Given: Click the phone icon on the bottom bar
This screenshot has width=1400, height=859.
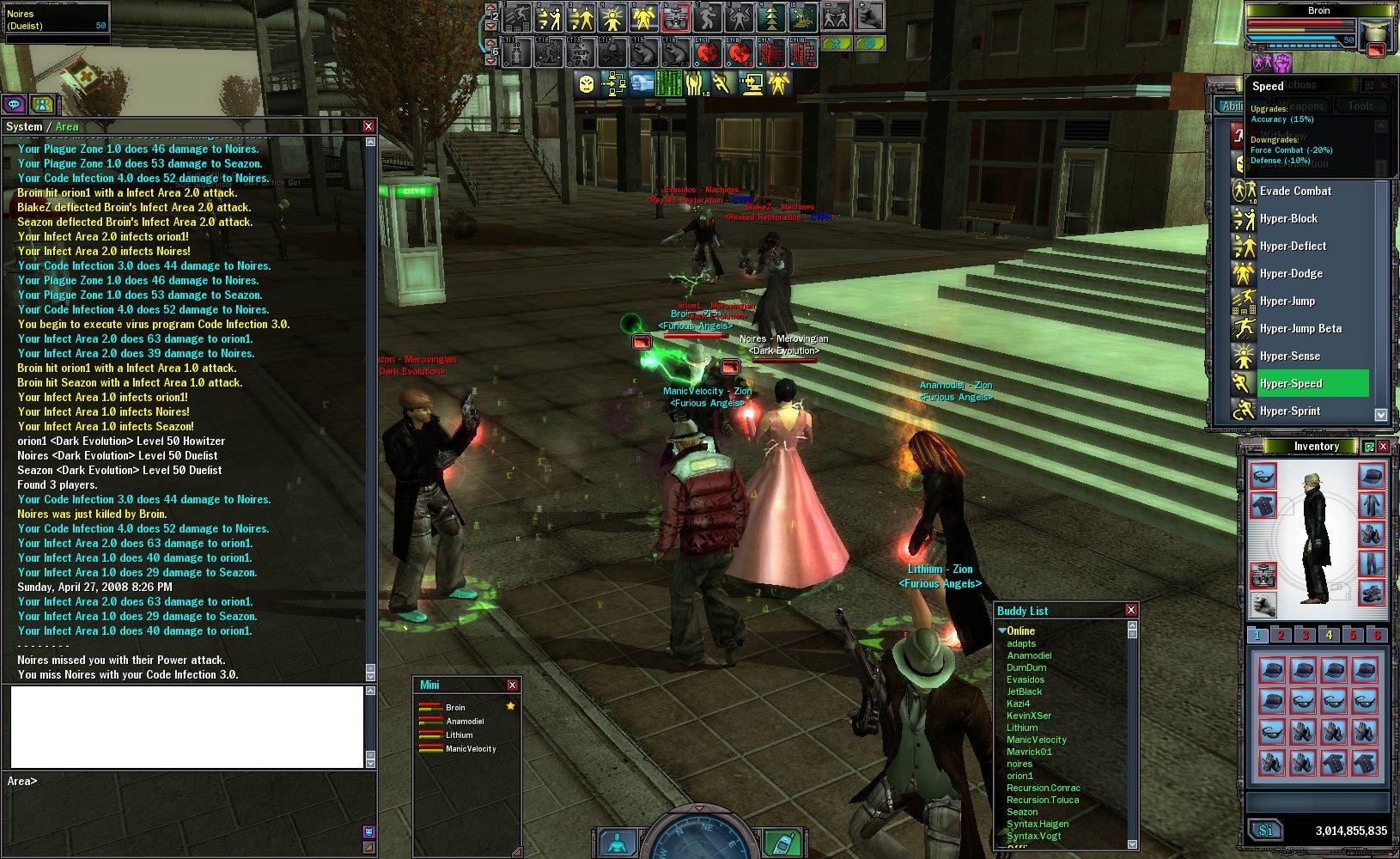Looking at the screenshot, I should tap(779, 842).
